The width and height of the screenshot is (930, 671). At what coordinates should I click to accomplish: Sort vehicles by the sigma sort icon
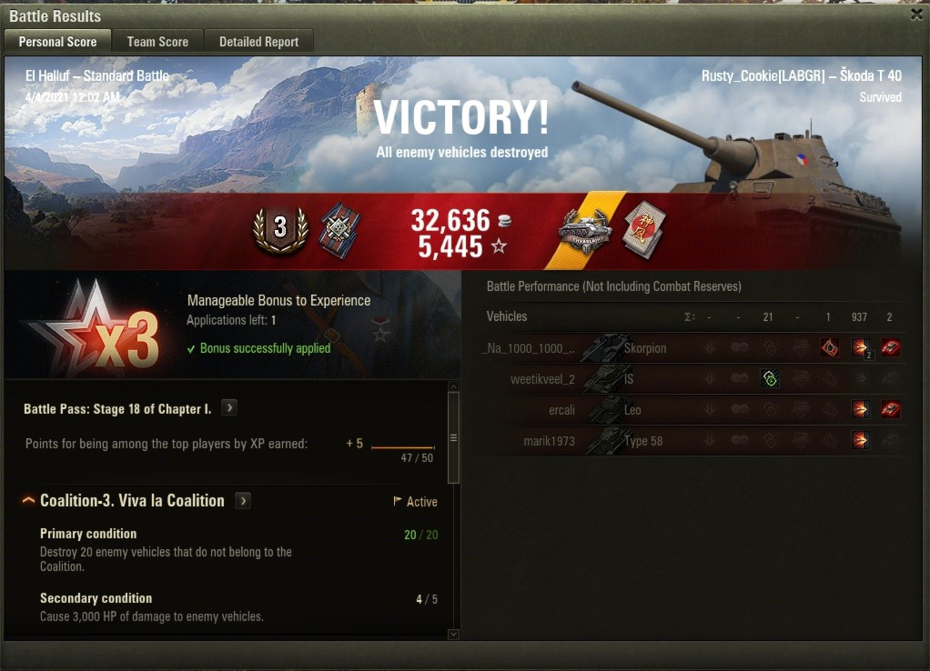point(689,317)
